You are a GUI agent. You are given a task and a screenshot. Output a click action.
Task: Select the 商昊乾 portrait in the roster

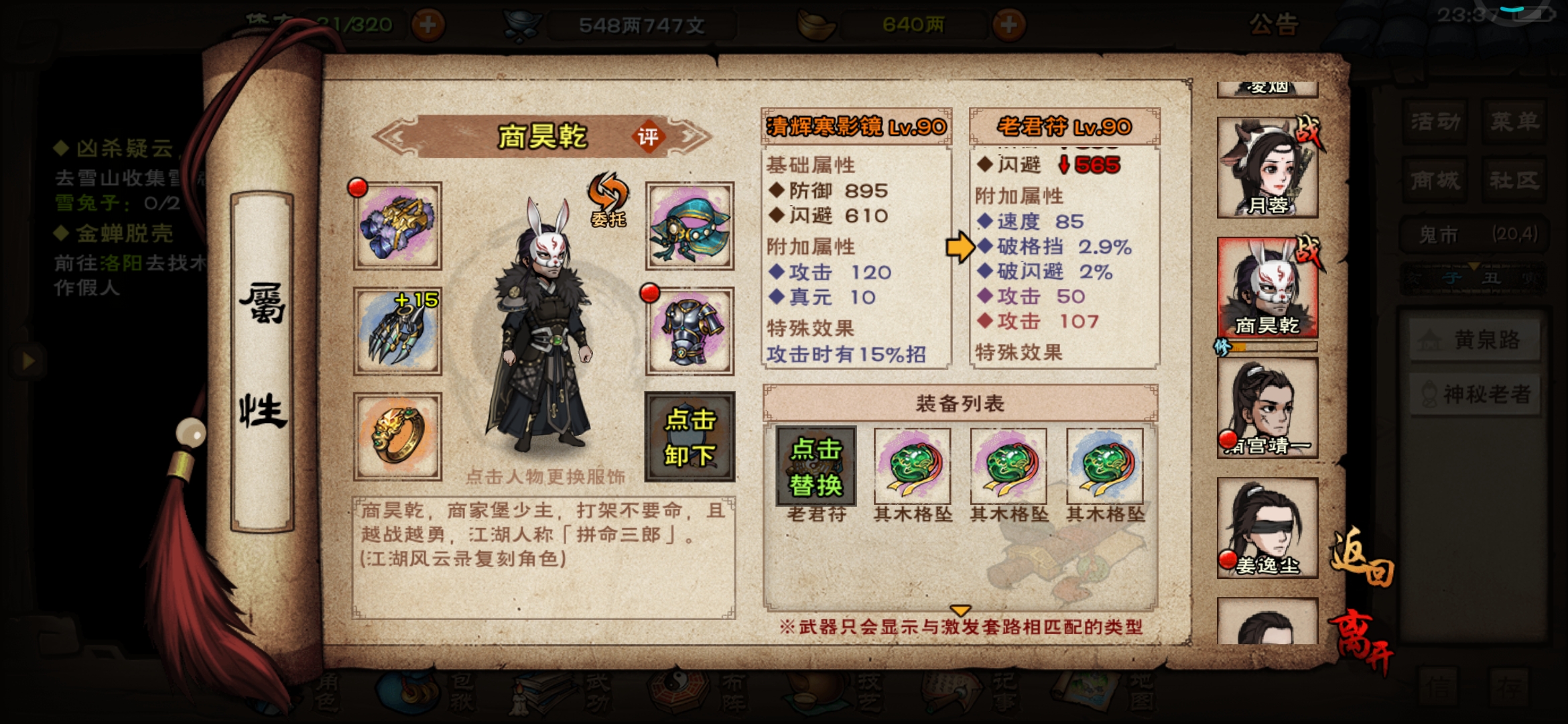[x=1267, y=288]
